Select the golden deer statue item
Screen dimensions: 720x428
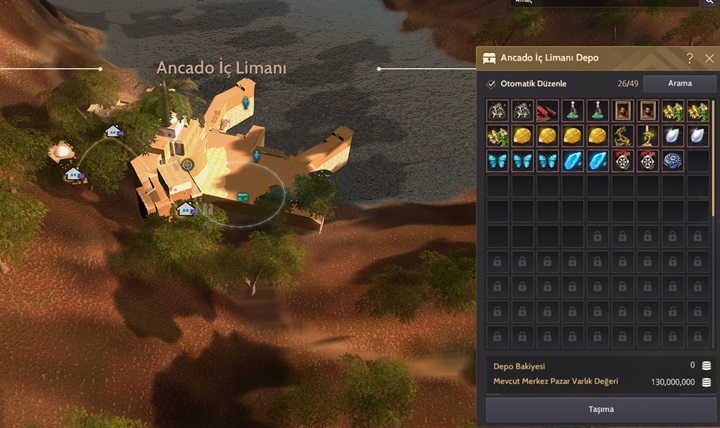(x=622, y=135)
